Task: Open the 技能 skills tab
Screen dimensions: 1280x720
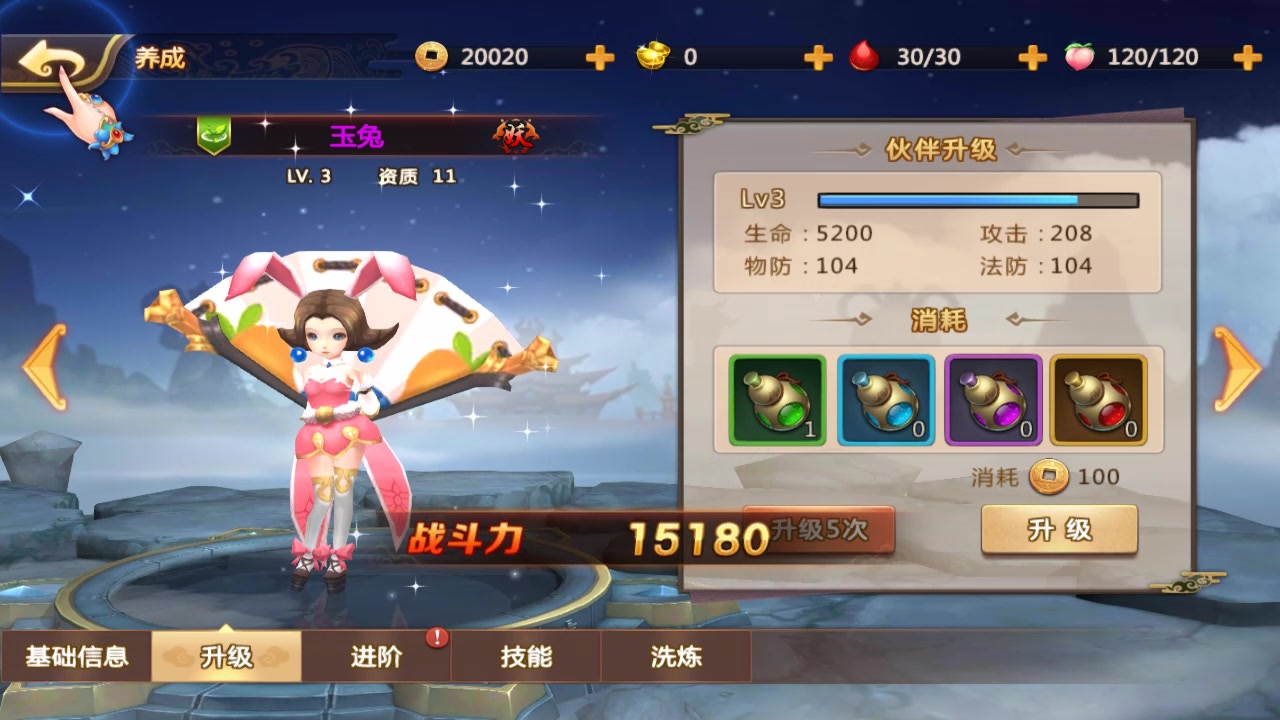Action: click(x=528, y=657)
